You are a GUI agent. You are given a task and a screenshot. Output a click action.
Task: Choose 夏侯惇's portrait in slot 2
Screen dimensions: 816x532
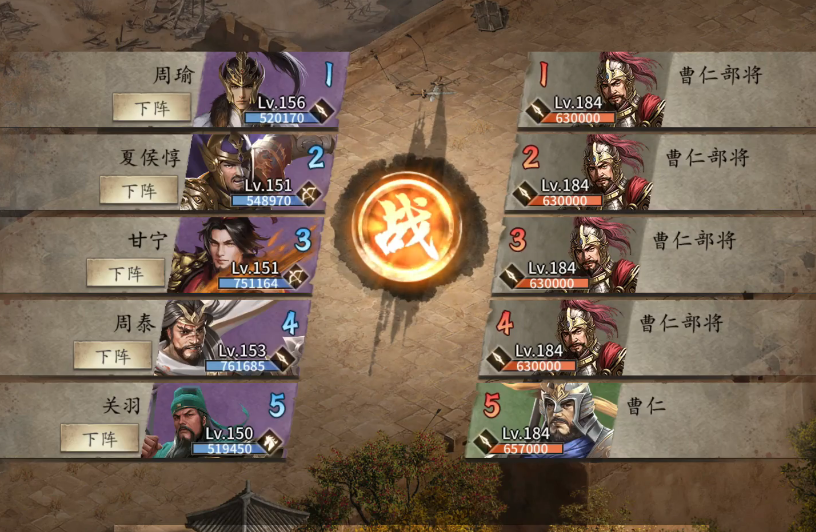pos(235,170)
